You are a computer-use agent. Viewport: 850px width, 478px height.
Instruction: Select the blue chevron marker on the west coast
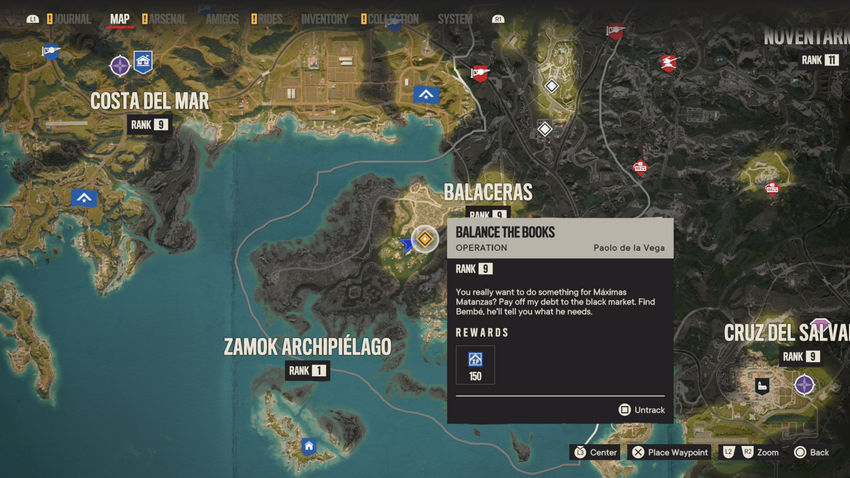point(84,197)
